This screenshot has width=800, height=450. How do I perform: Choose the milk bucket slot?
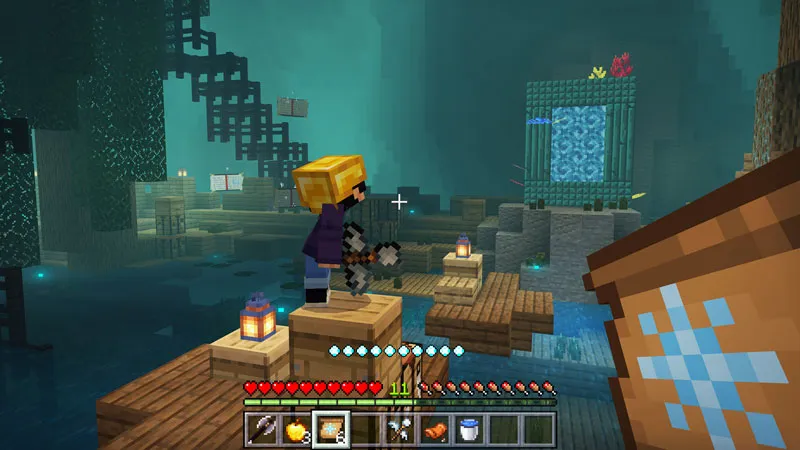click(468, 430)
